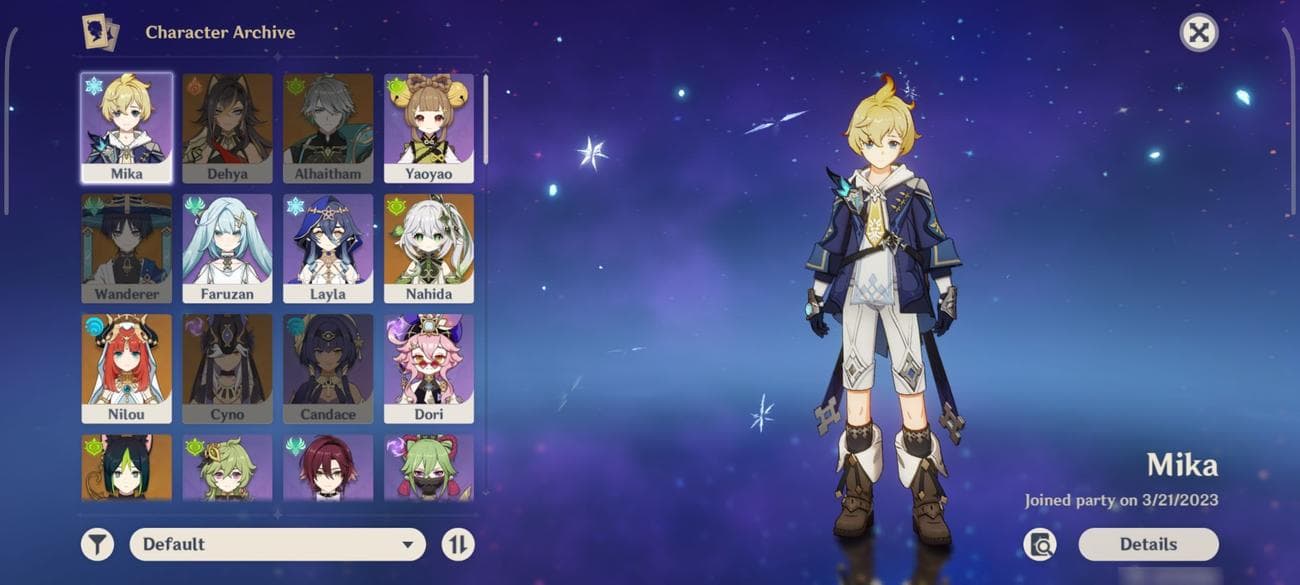
Task: Open Mika's Details page
Action: tap(1148, 544)
